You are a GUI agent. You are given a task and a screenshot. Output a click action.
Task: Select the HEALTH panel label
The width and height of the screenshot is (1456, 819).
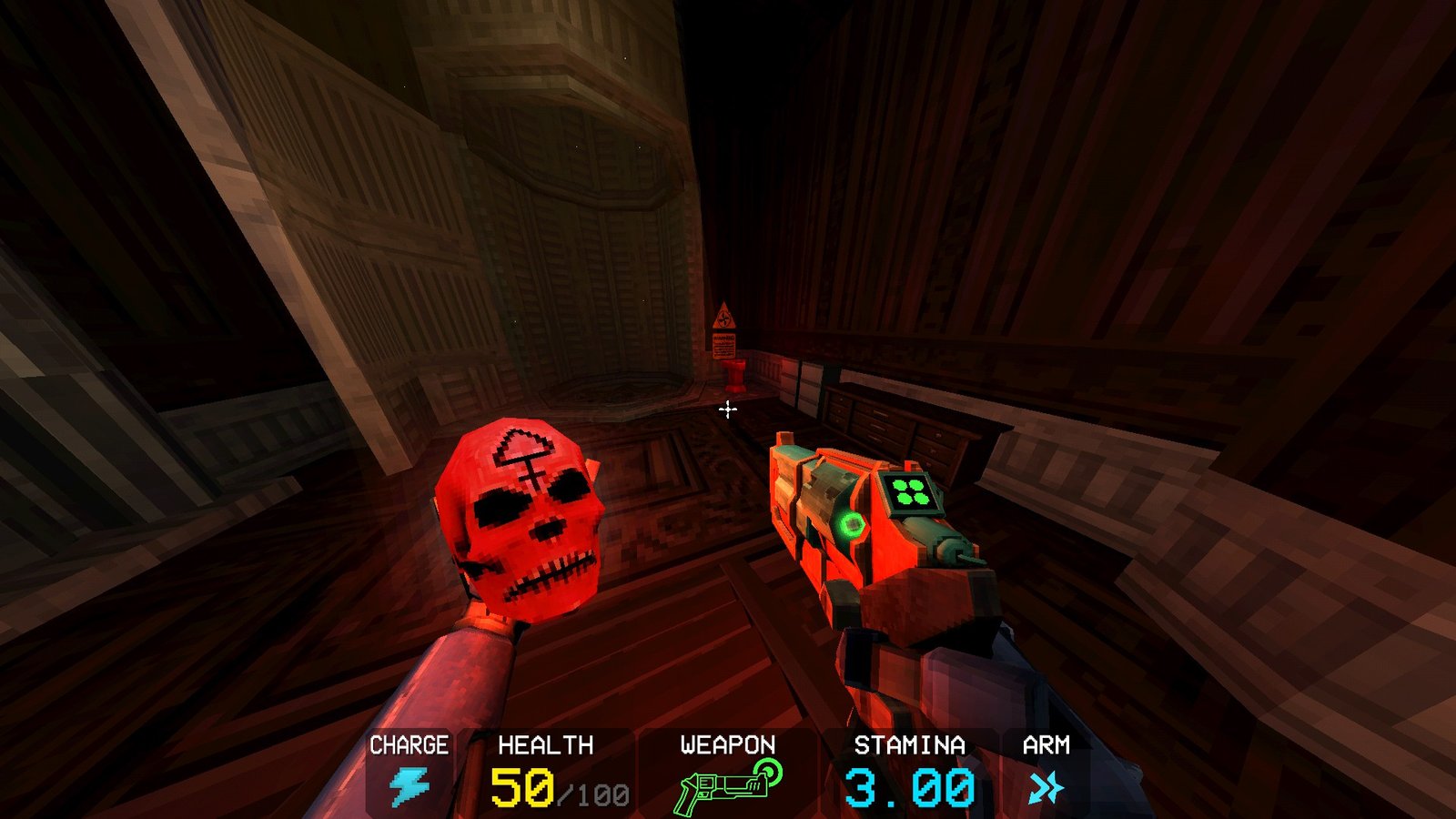click(x=544, y=743)
